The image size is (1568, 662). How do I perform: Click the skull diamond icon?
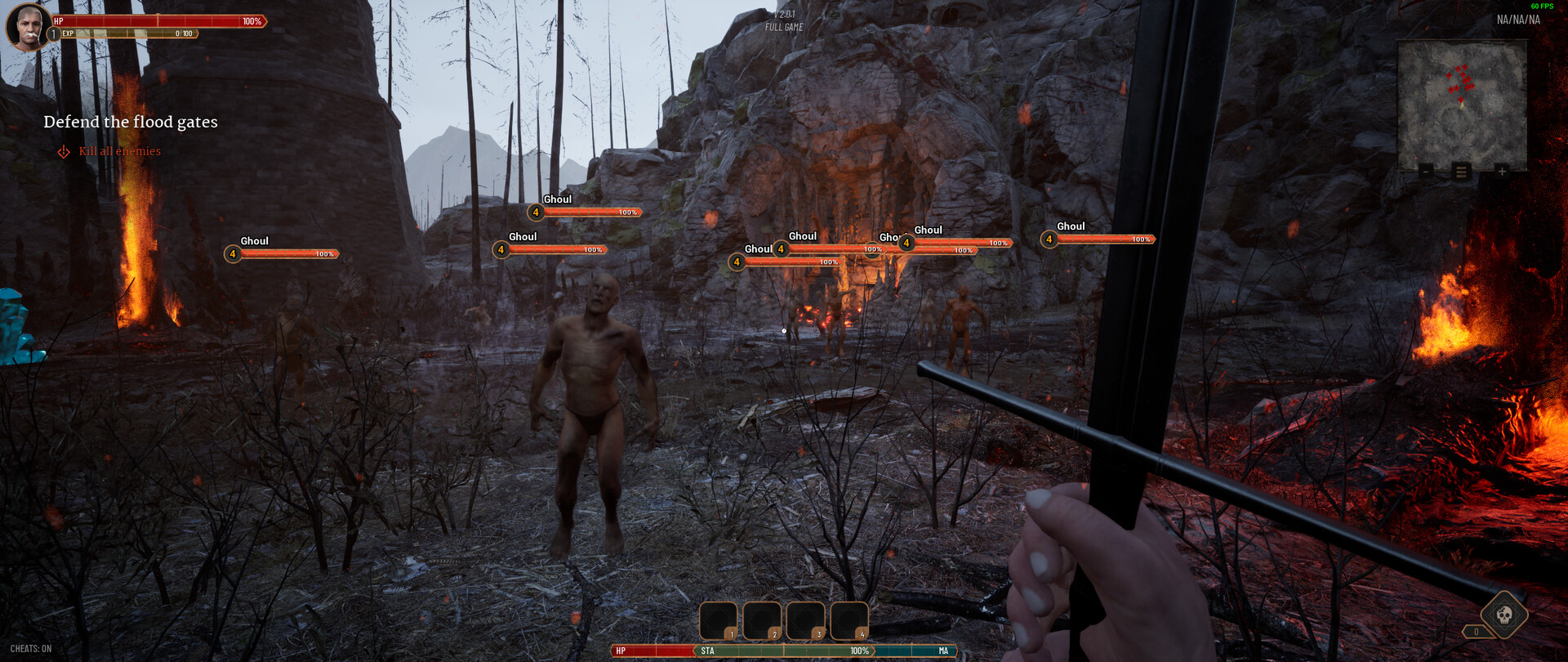1504,614
